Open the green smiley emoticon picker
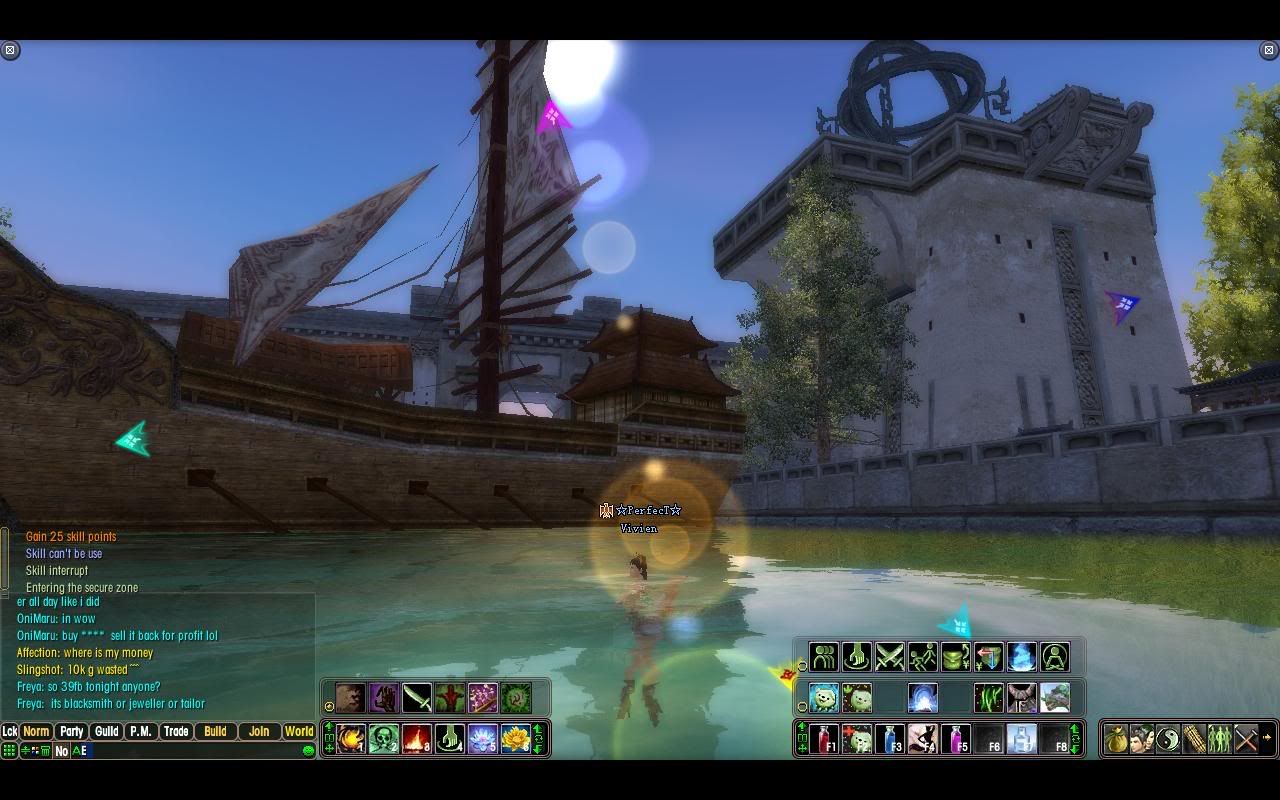 click(308, 751)
